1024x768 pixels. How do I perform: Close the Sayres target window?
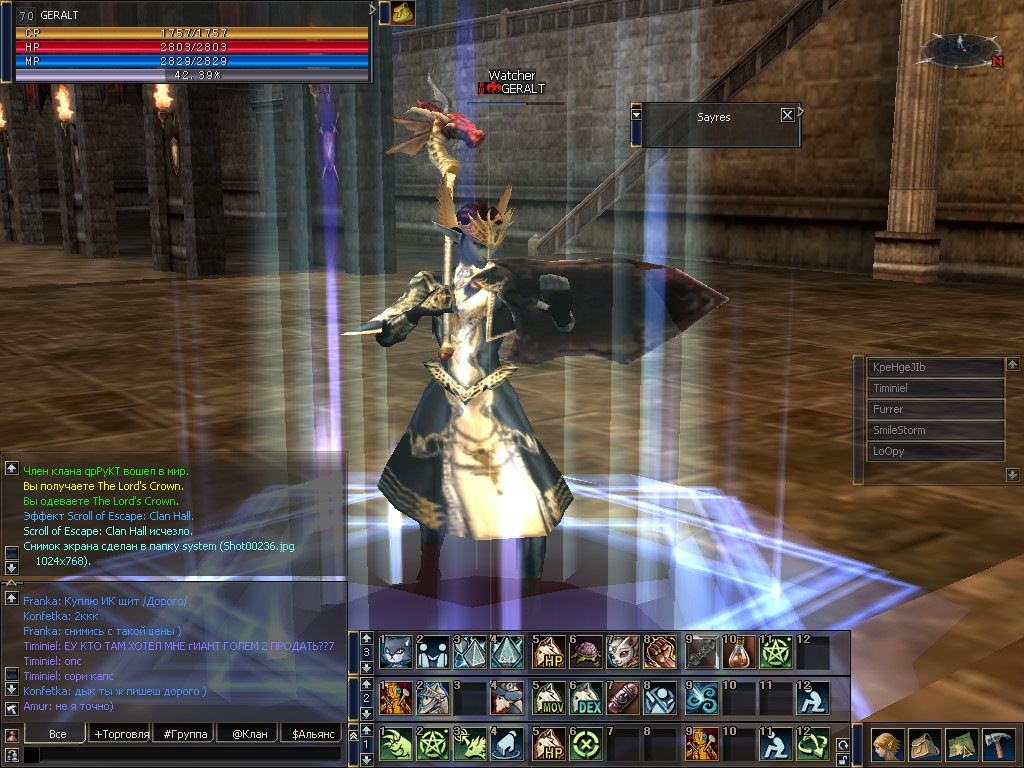click(787, 115)
